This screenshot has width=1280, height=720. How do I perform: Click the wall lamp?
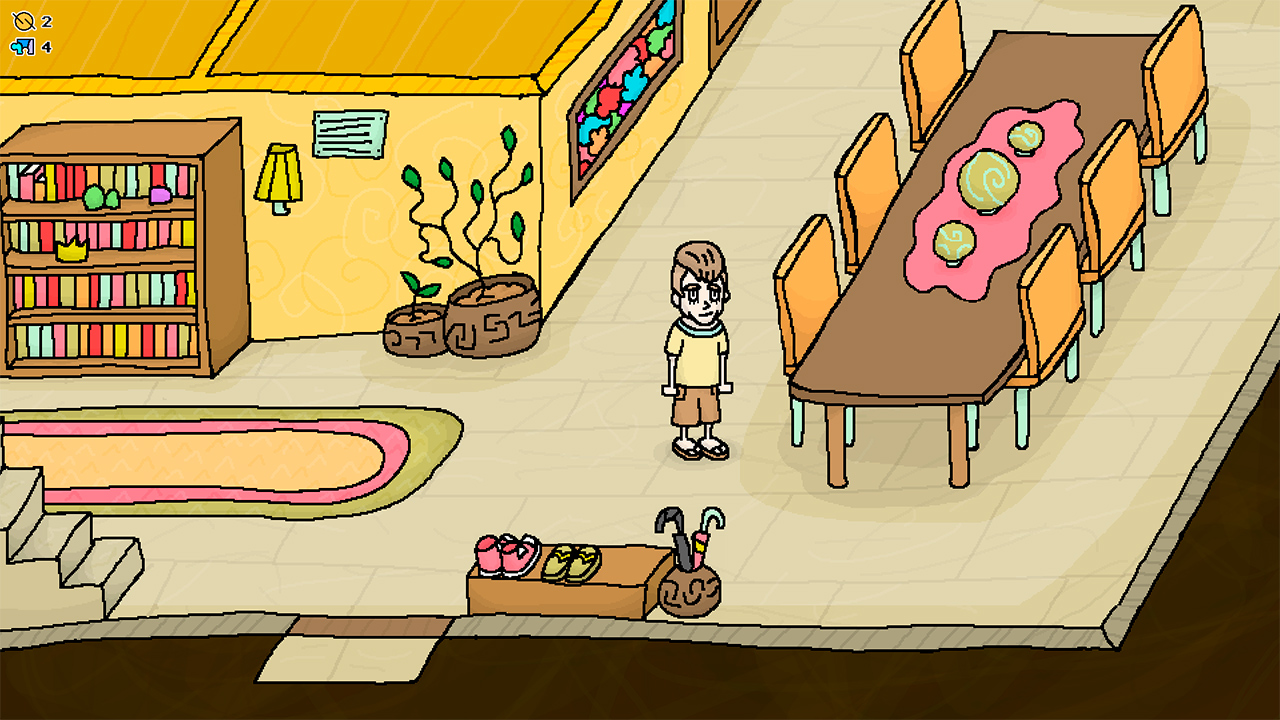(280, 175)
